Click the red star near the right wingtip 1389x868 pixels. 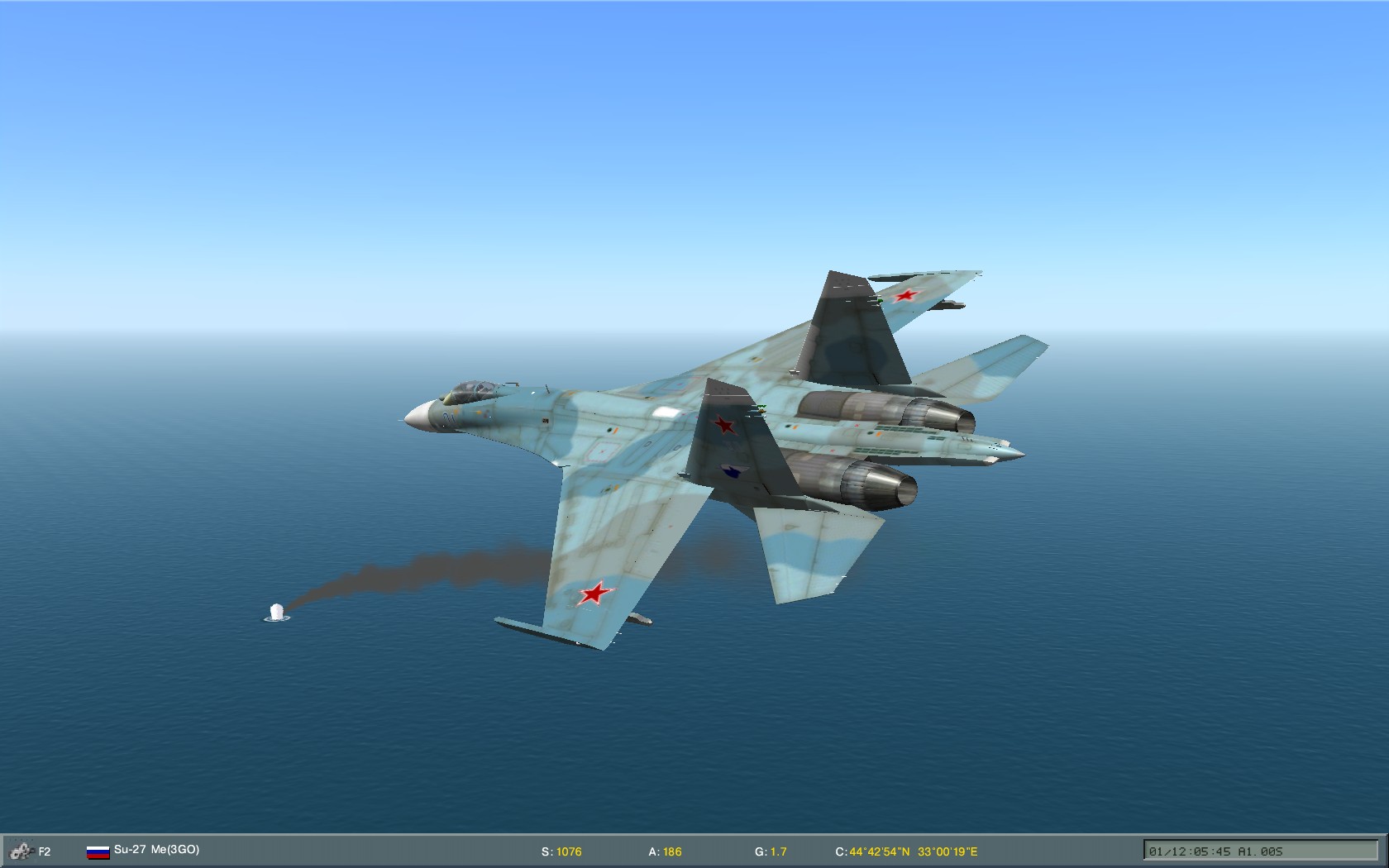click(908, 298)
